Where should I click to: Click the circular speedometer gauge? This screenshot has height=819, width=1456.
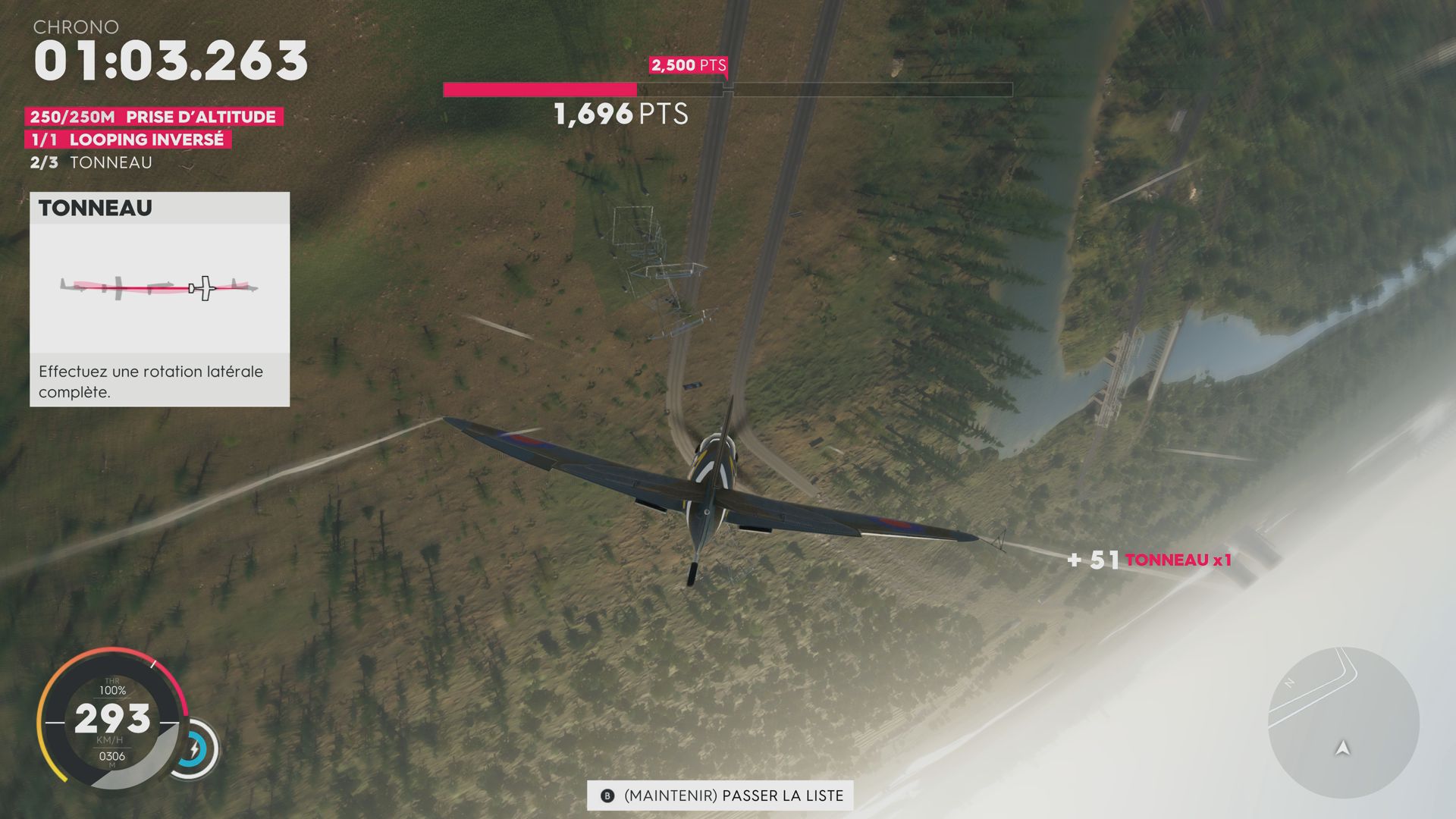point(112,719)
